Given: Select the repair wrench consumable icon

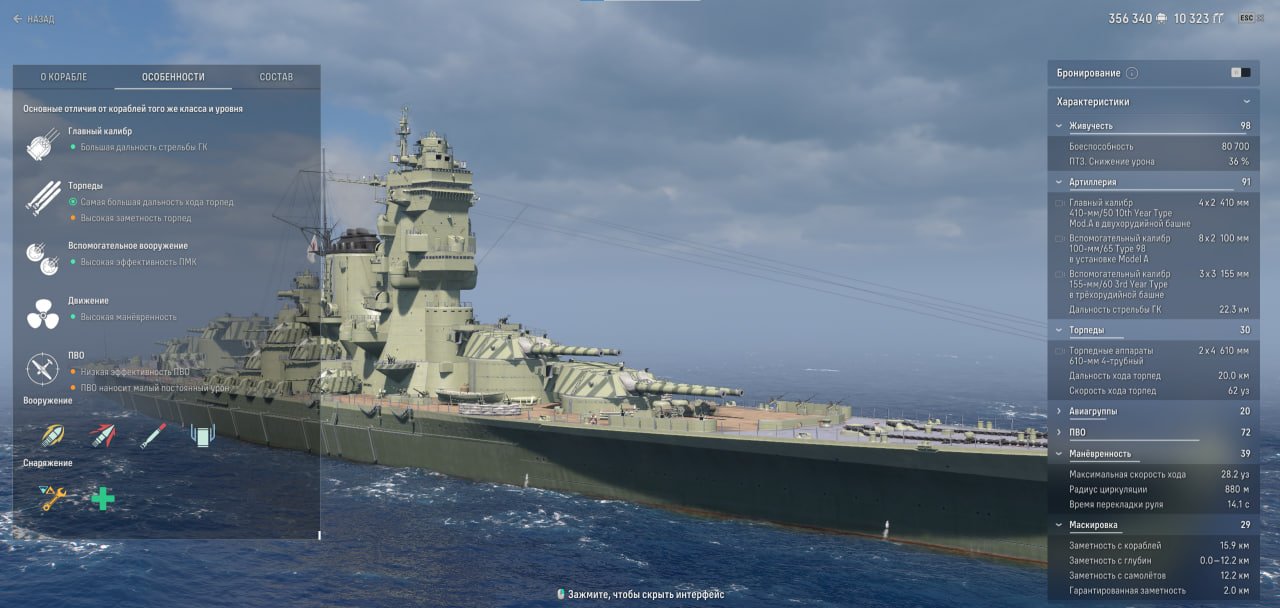Looking at the screenshot, I should tap(53, 497).
